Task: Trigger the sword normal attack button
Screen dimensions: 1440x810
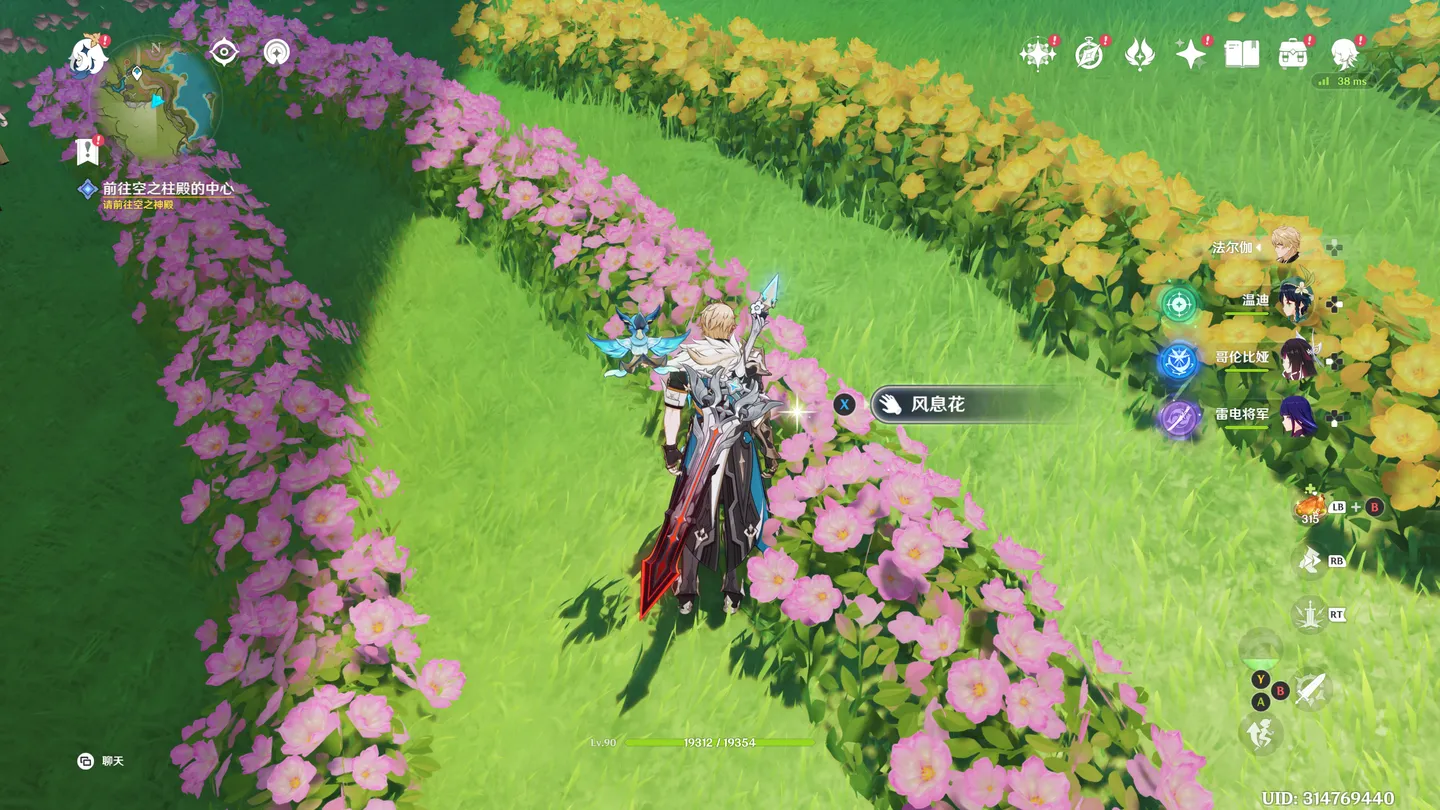Action: 1311,688
